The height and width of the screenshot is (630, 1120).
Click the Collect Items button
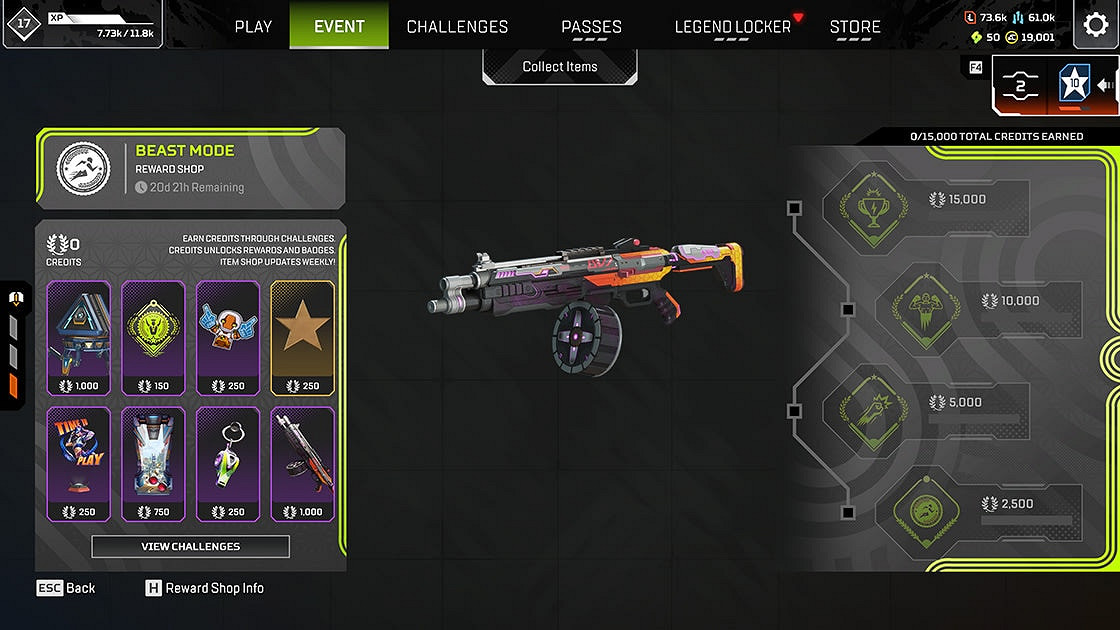coord(560,67)
